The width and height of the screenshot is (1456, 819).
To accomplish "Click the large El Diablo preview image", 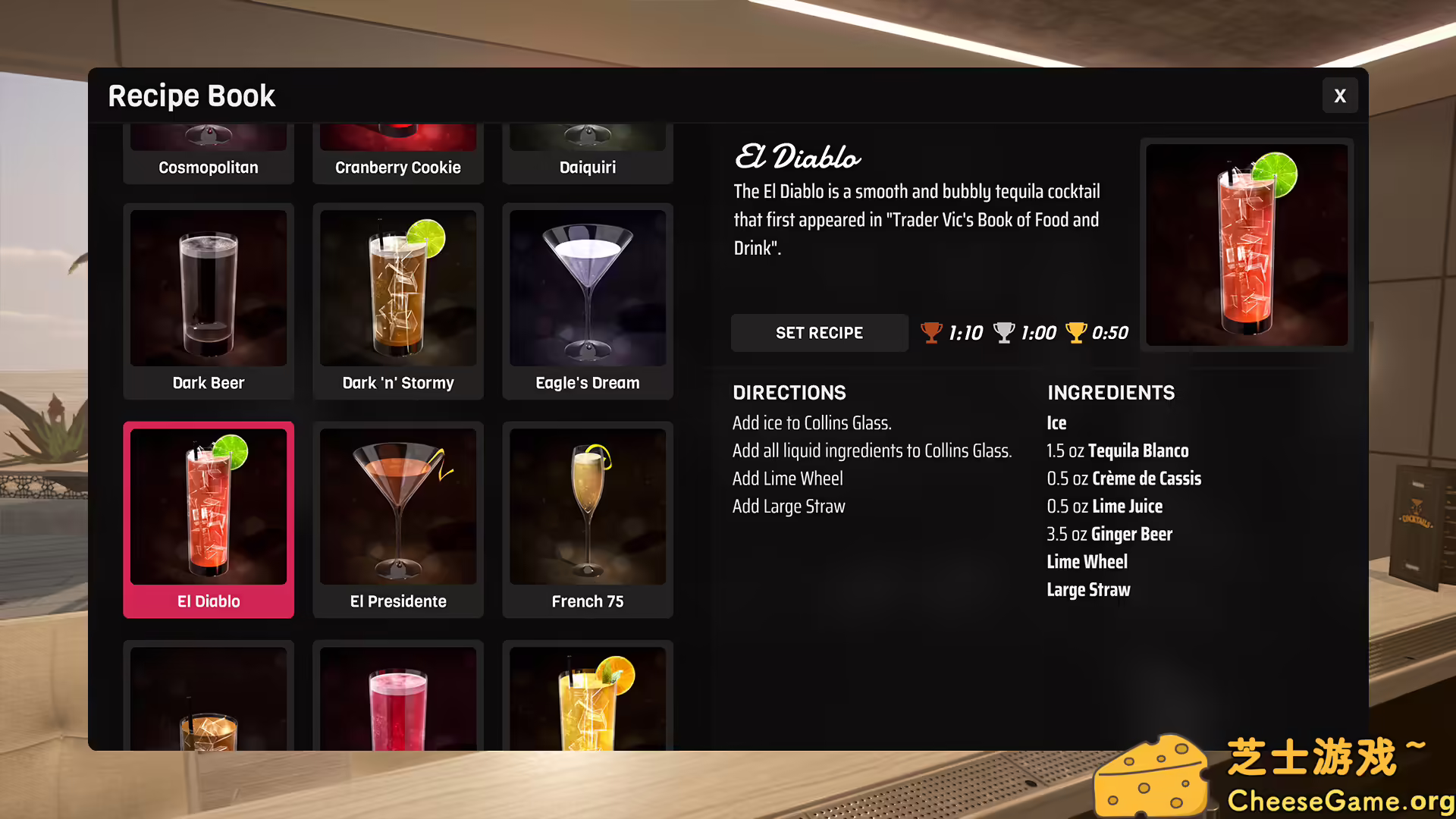I will pos(1246,246).
